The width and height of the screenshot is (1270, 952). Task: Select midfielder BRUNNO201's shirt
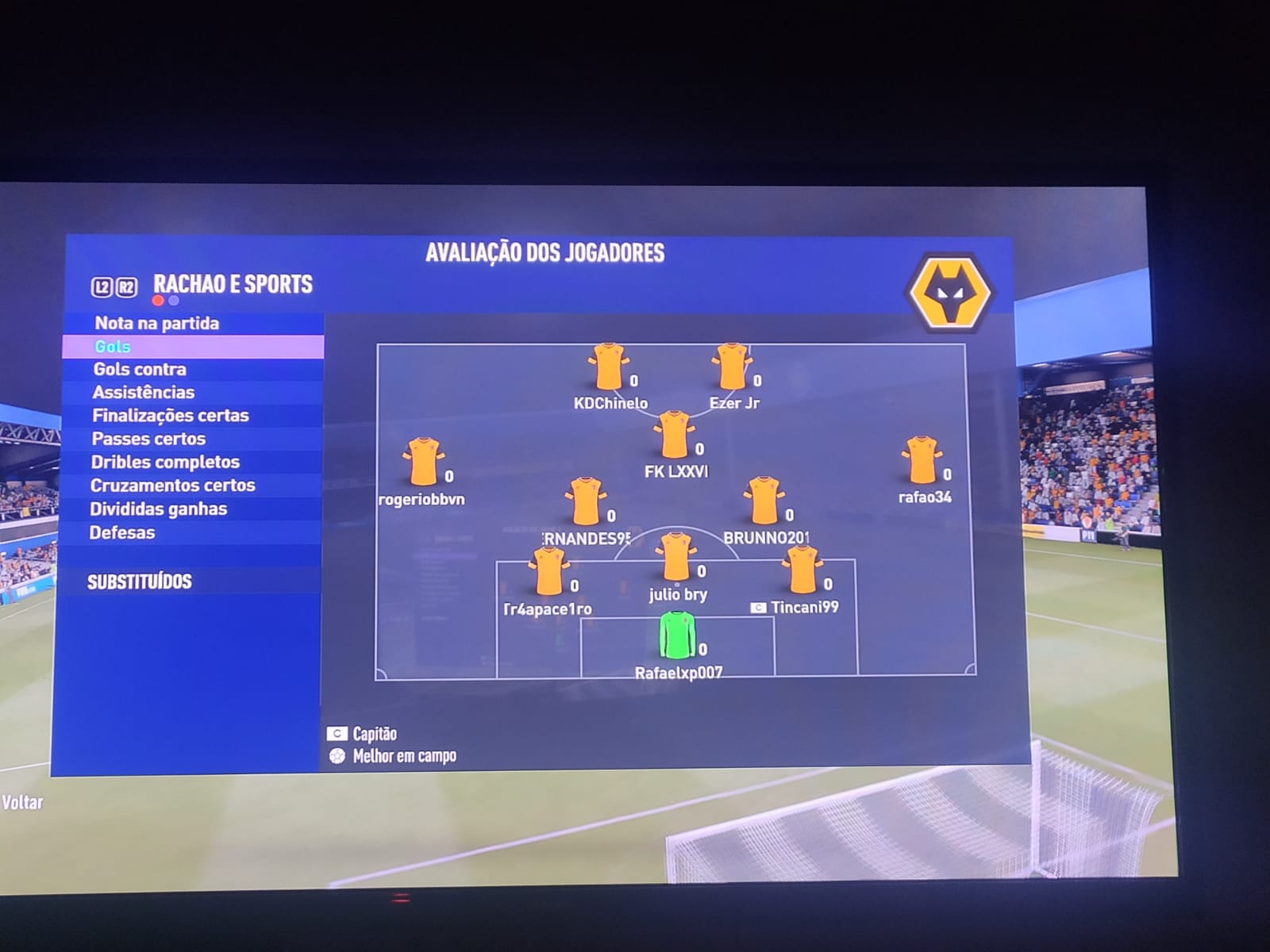pos(764,501)
